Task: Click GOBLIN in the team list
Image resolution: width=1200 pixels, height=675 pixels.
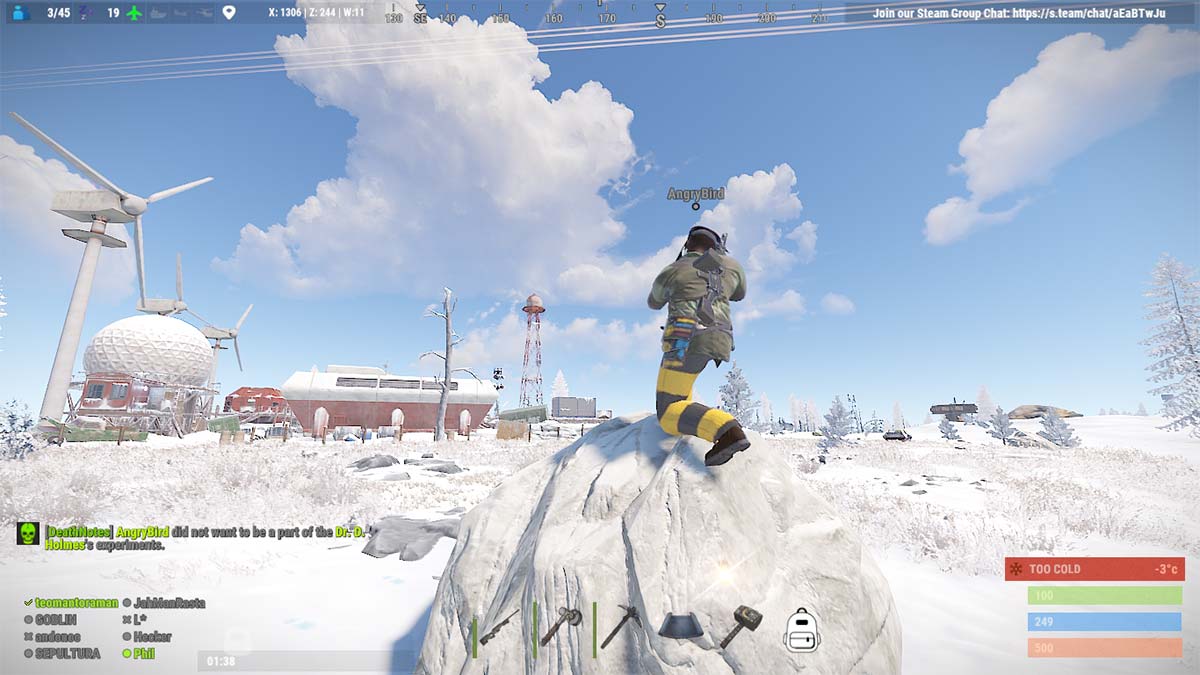Action: click(56, 620)
